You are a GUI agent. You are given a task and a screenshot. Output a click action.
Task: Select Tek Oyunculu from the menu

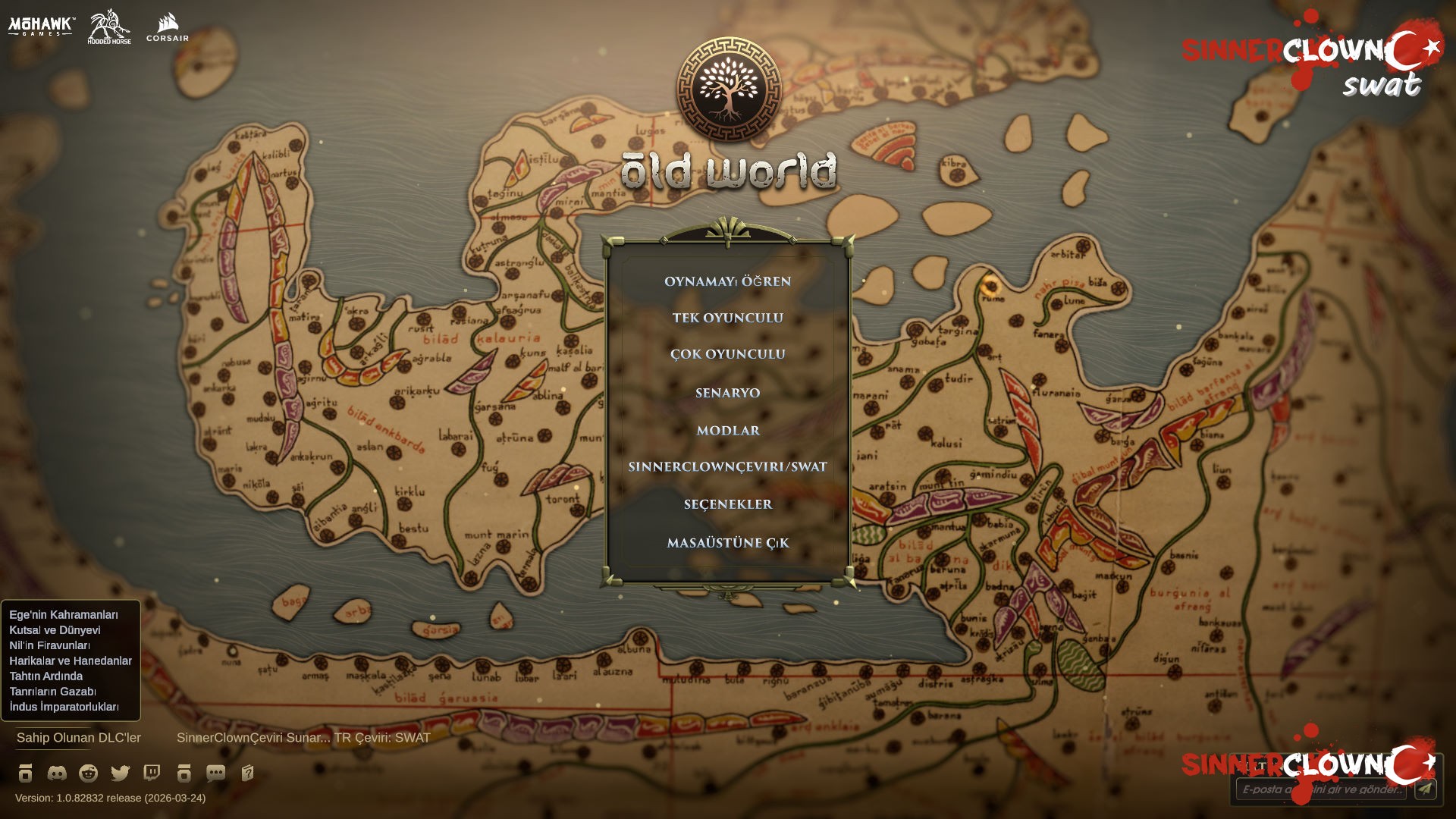point(727,318)
